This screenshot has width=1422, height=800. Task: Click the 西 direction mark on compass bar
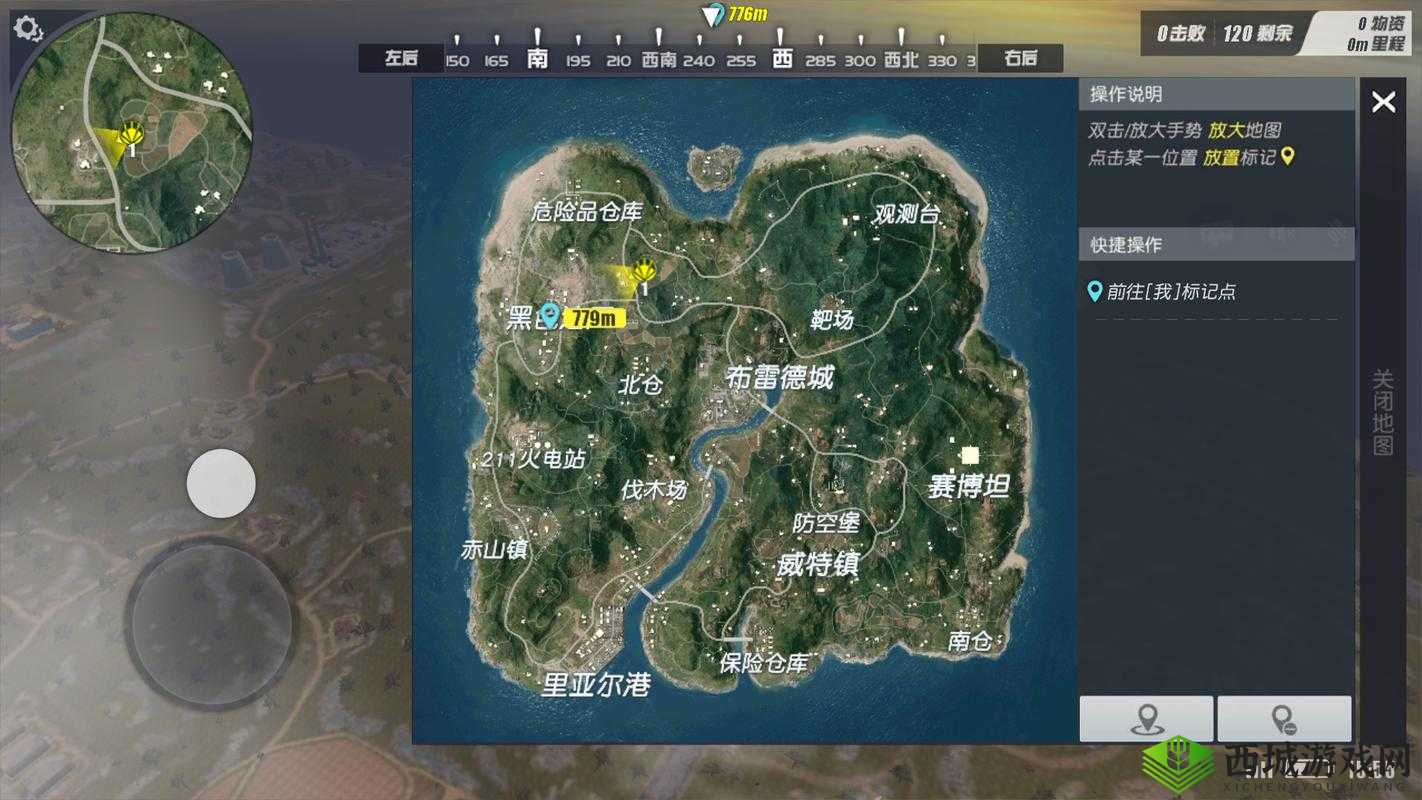click(781, 59)
